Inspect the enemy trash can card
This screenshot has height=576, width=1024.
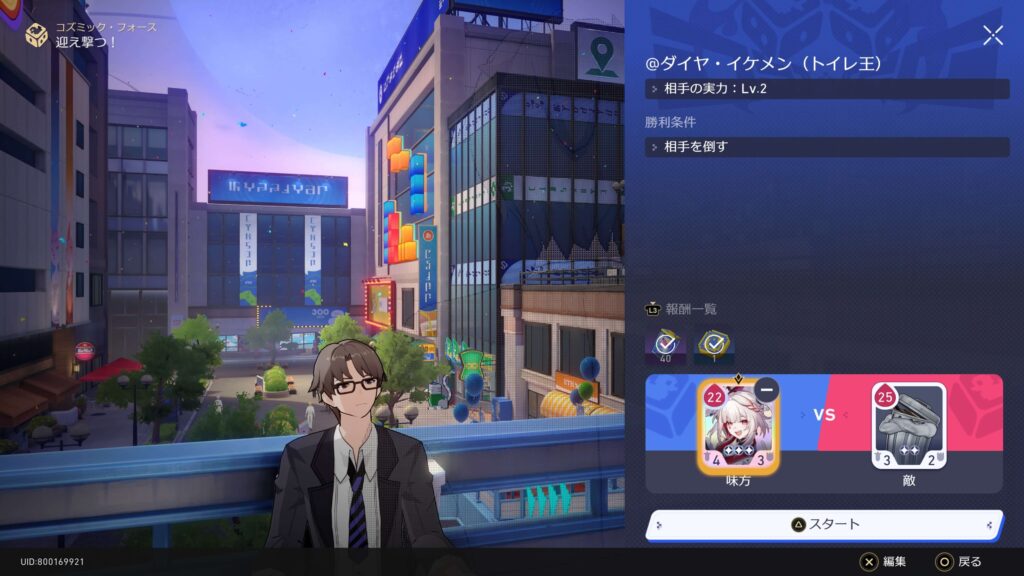point(908,426)
